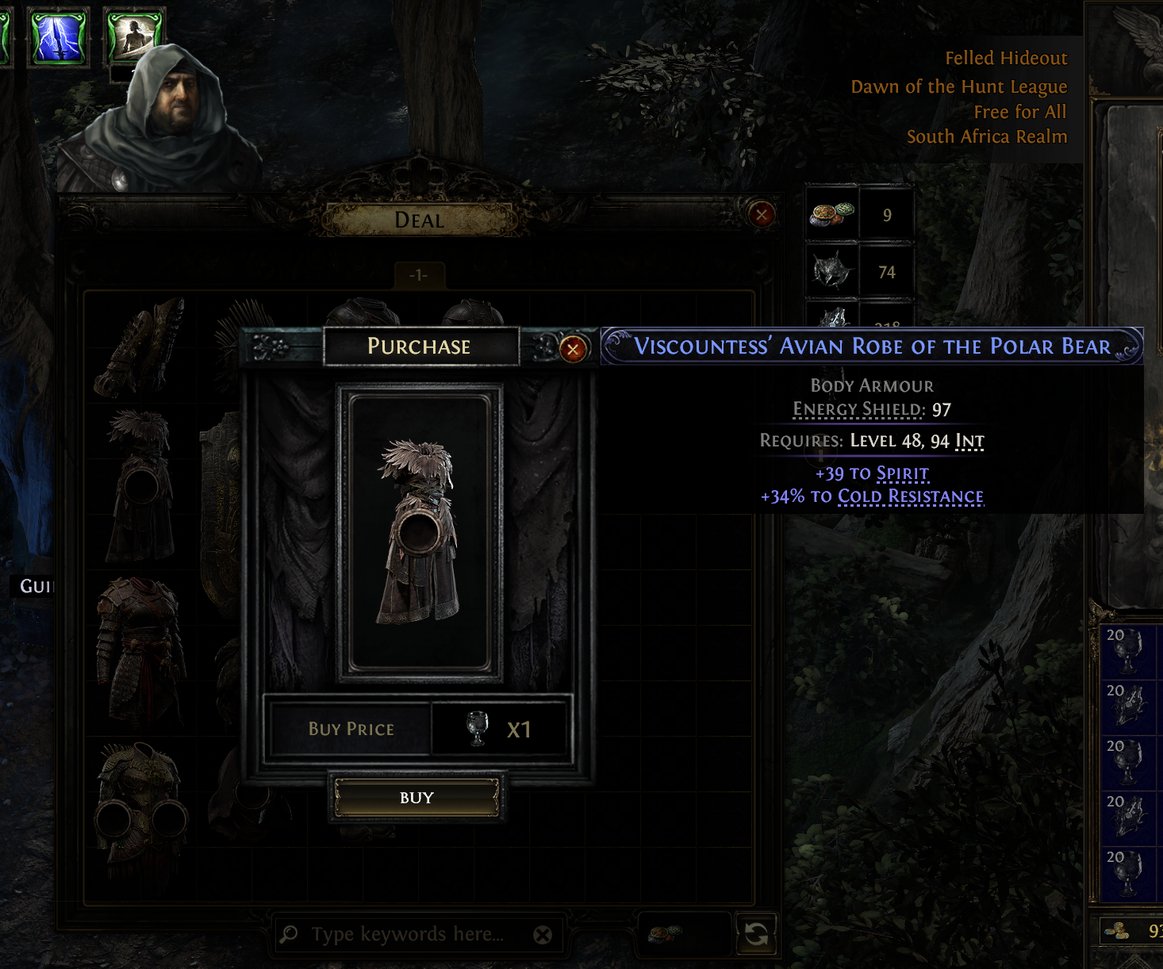Screen dimensions: 1163x969
Task: Focus the keyword search field
Action: click(x=408, y=935)
